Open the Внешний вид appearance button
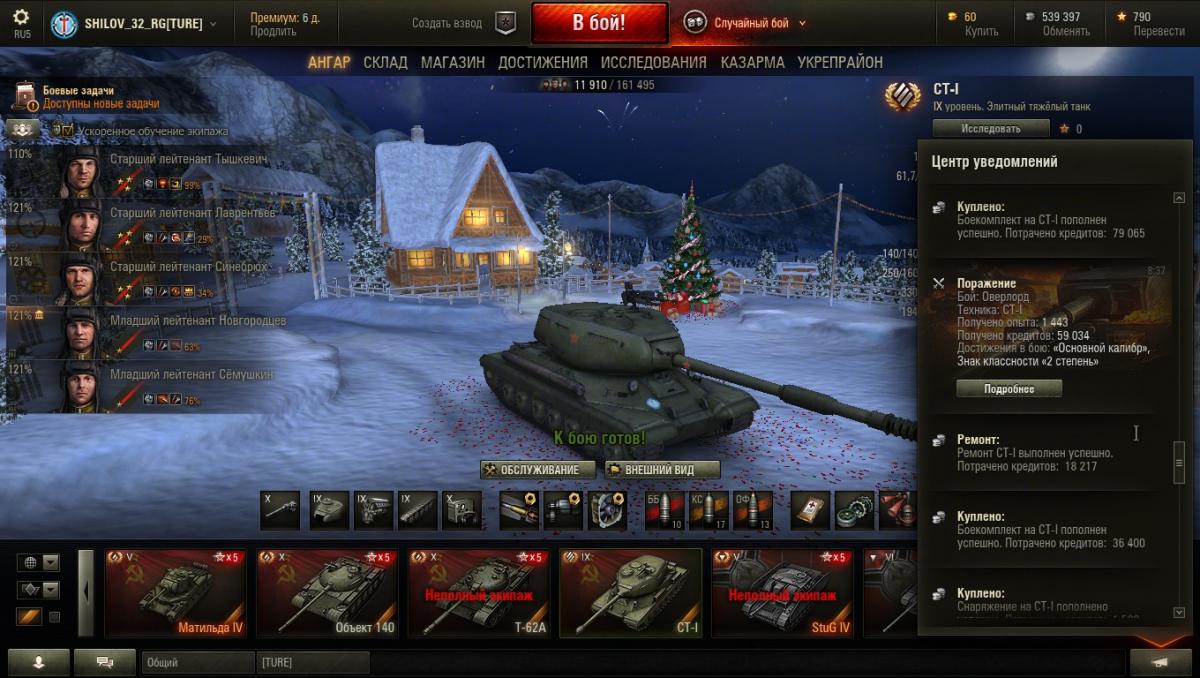1200x678 pixels. [662, 470]
